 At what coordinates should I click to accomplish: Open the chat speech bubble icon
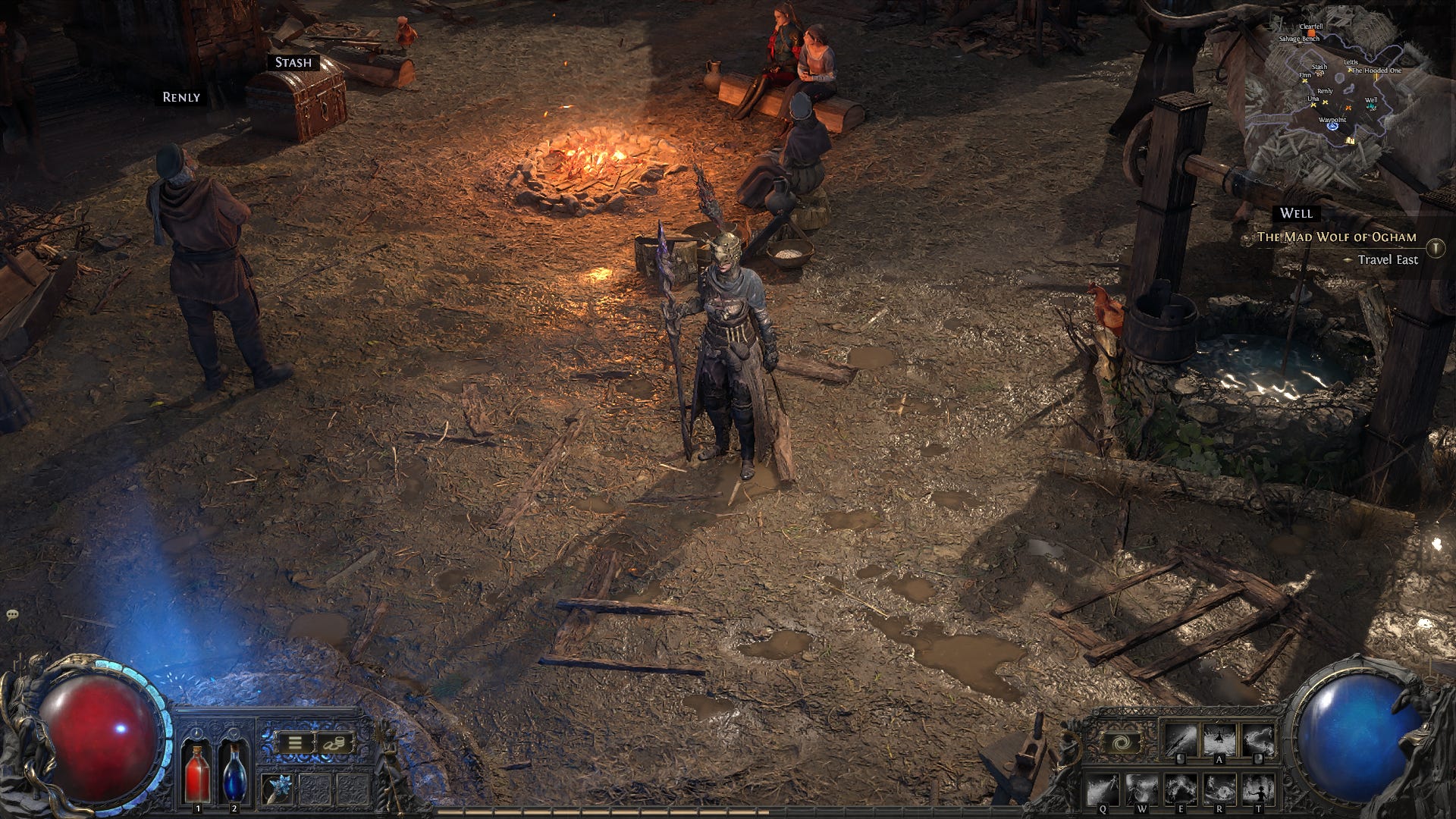click(x=12, y=613)
